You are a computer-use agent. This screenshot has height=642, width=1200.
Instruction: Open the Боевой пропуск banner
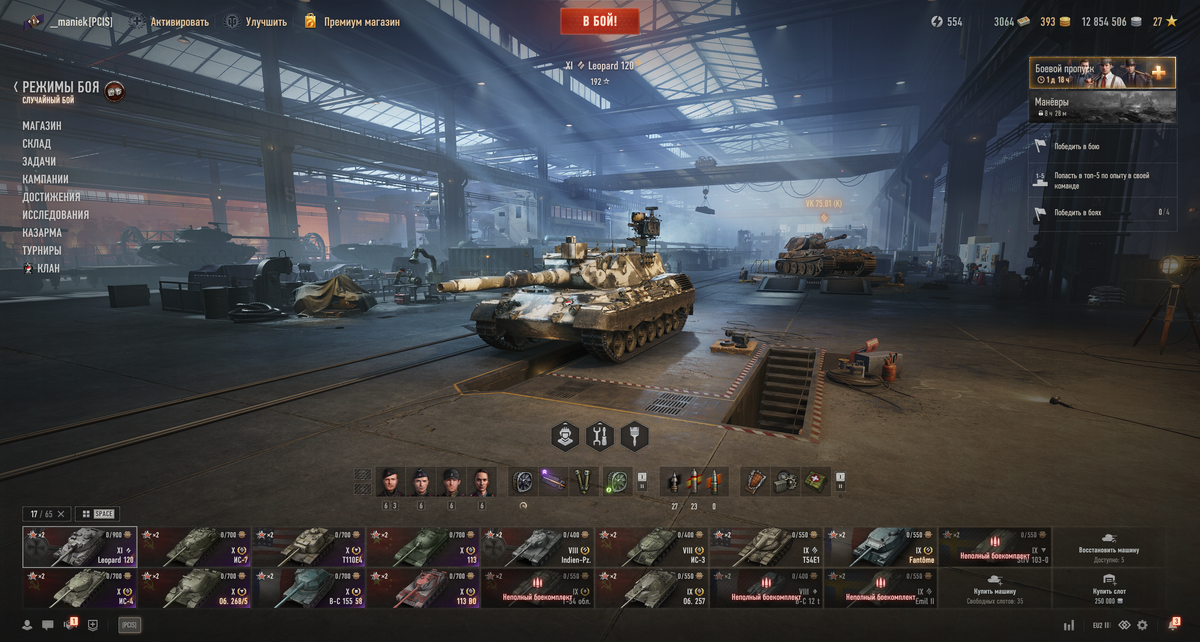point(1102,73)
